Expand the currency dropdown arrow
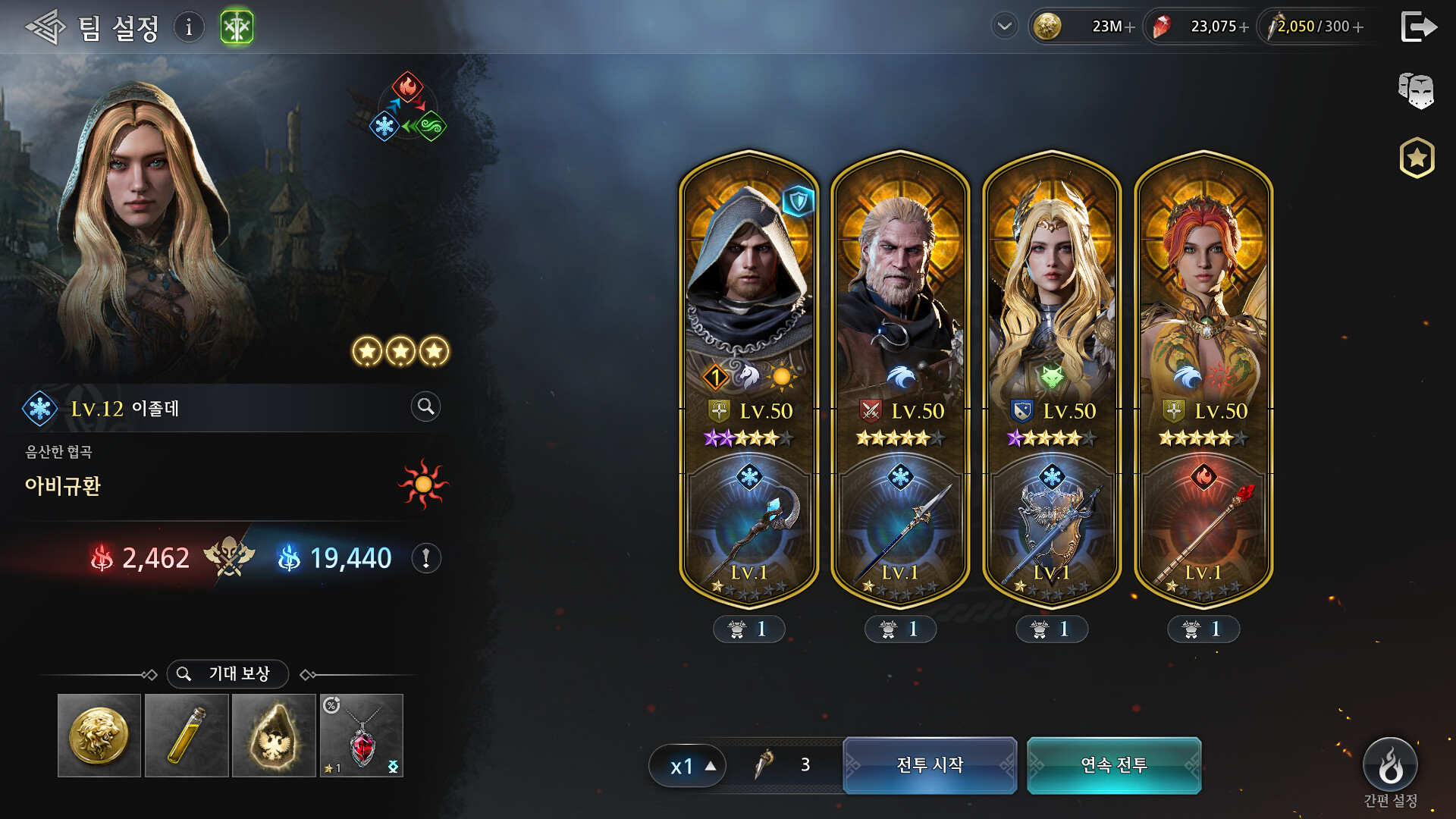The width and height of the screenshot is (1456, 819). pyautogui.click(x=1004, y=27)
